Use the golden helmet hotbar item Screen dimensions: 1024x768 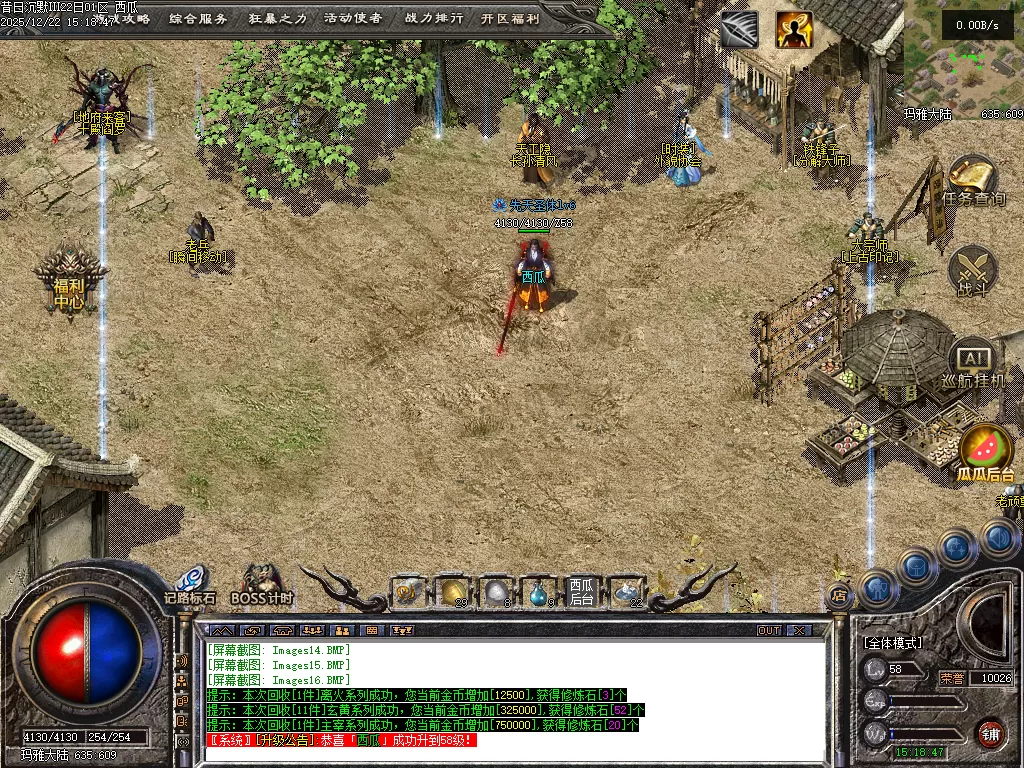click(454, 593)
